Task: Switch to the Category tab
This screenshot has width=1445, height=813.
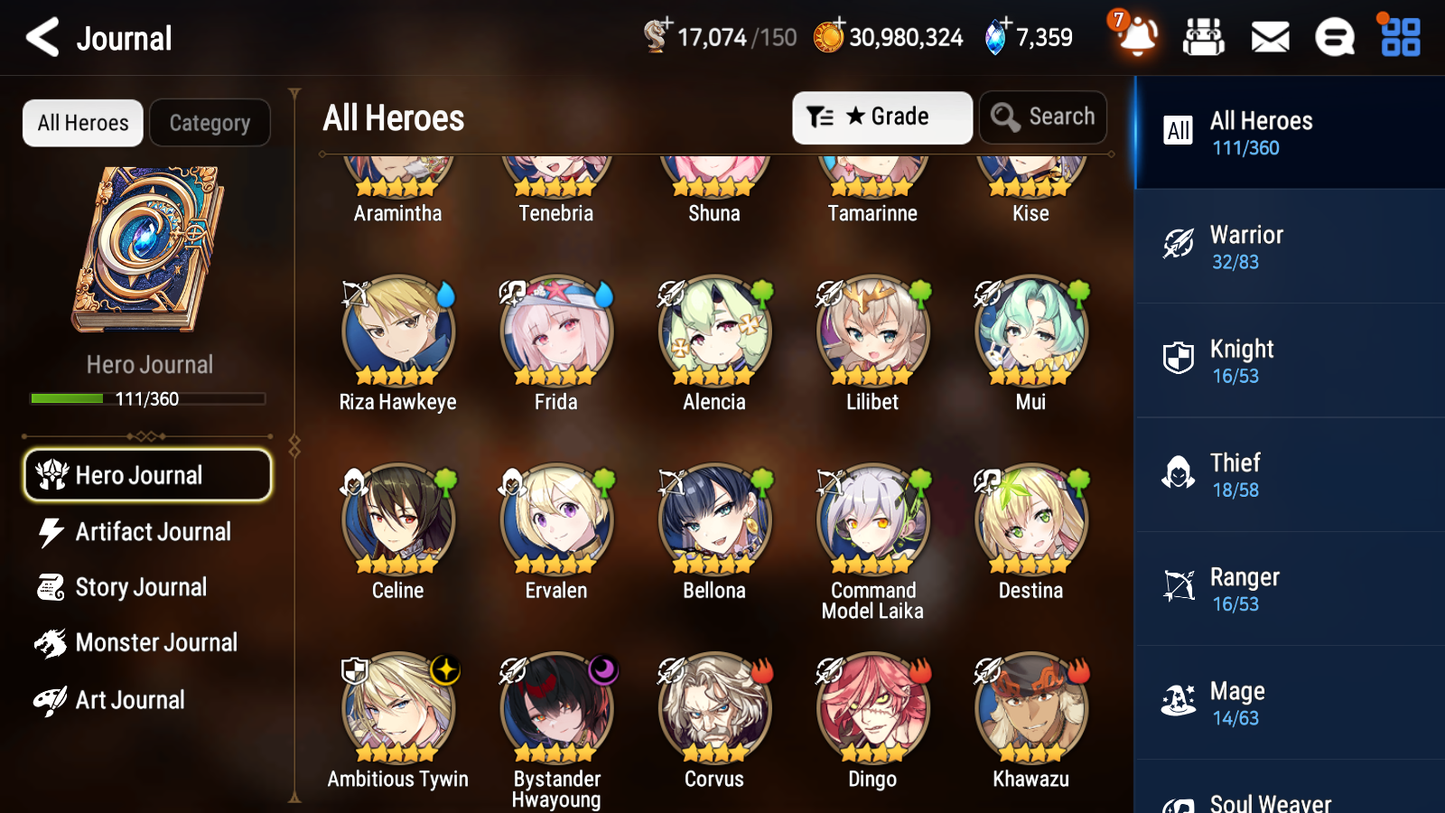Action: point(210,123)
